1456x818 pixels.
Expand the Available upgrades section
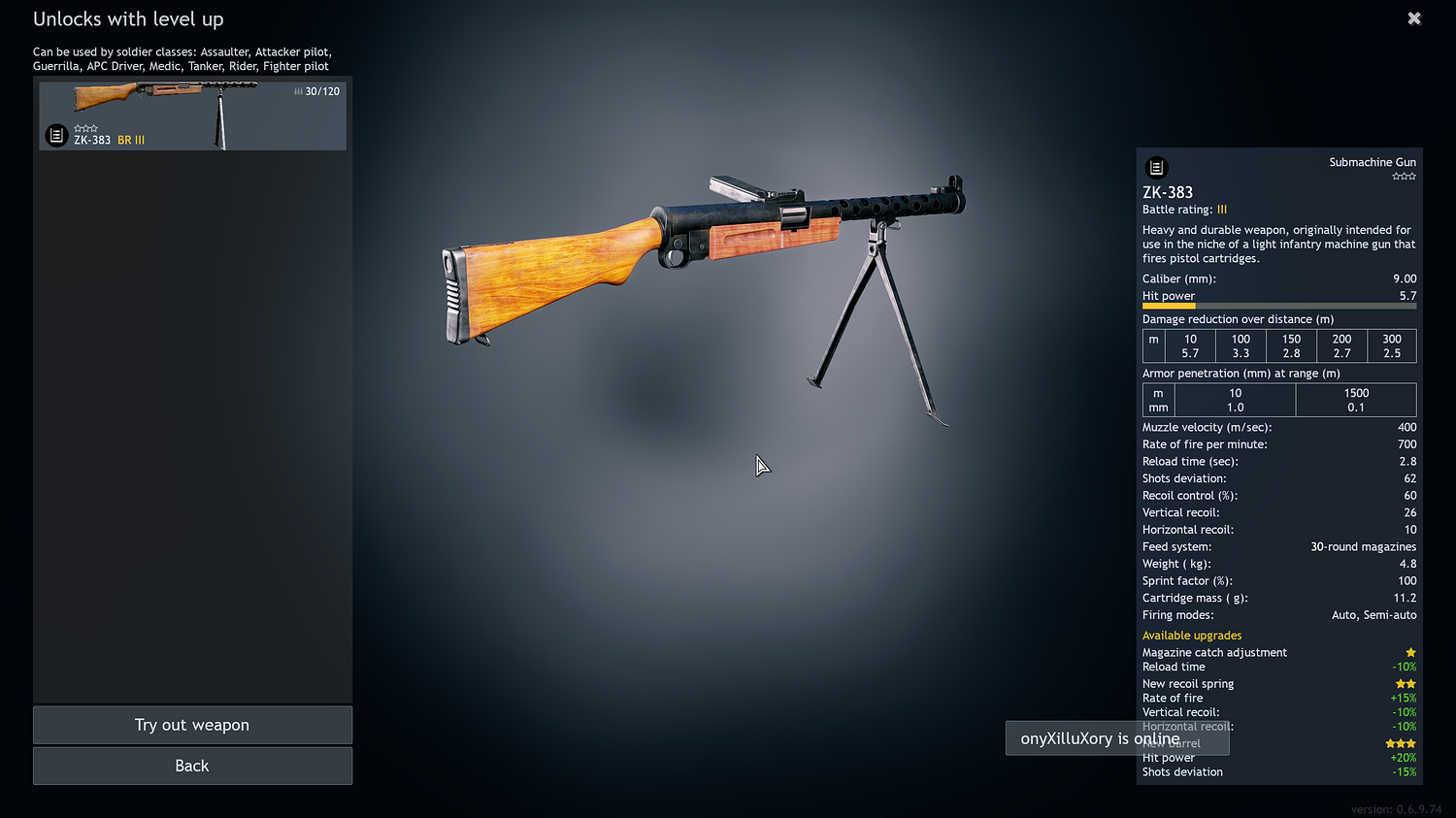tap(1192, 635)
